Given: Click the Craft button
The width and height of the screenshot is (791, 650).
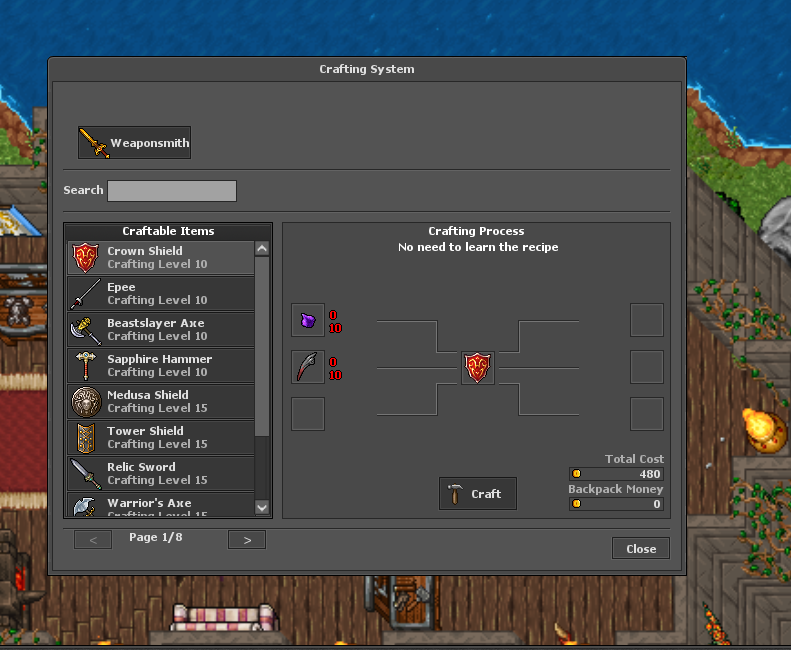Looking at the screenshot, I should click(x=477, y=494).
